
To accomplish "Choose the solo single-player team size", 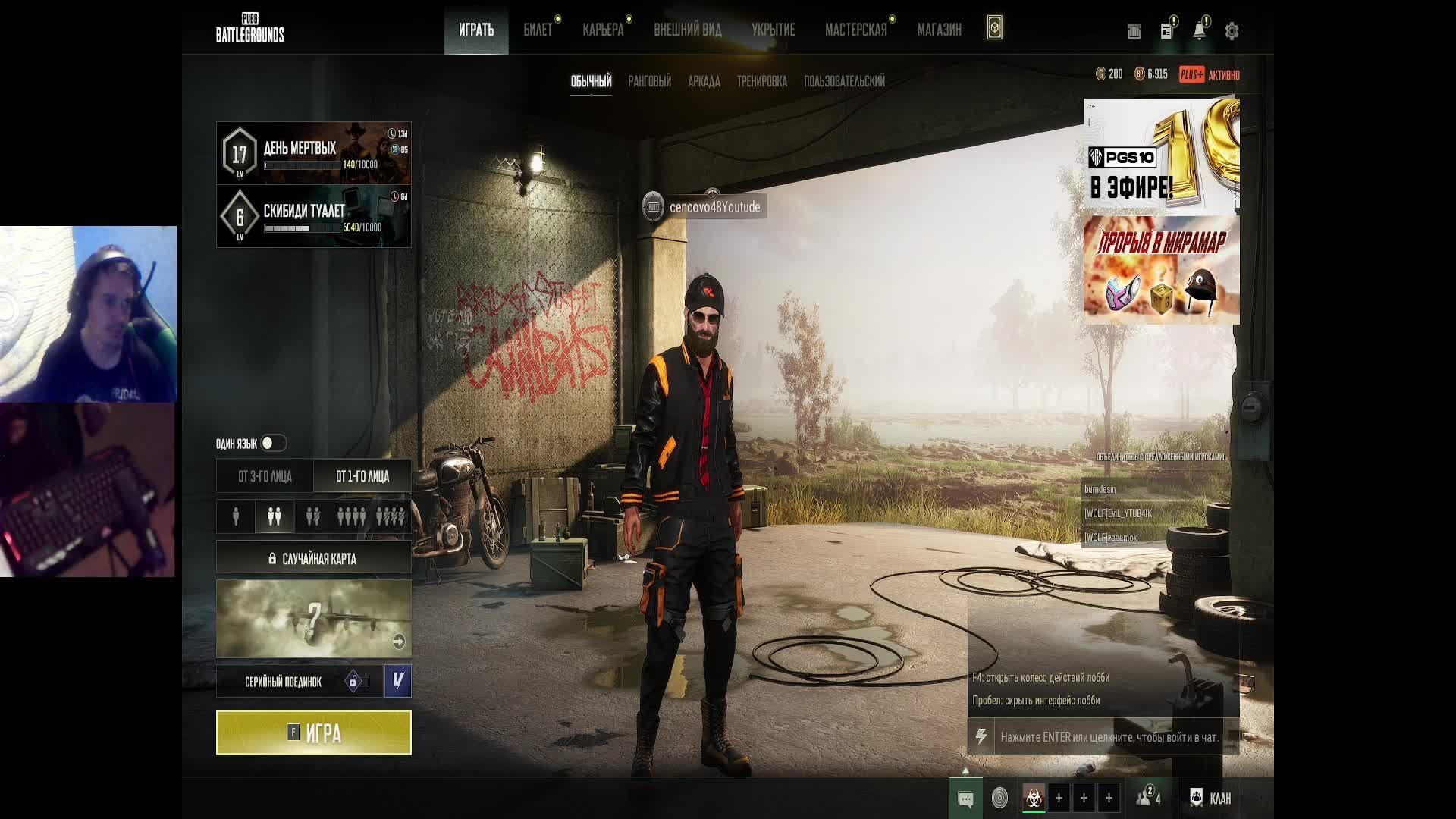I will (236, 516).
